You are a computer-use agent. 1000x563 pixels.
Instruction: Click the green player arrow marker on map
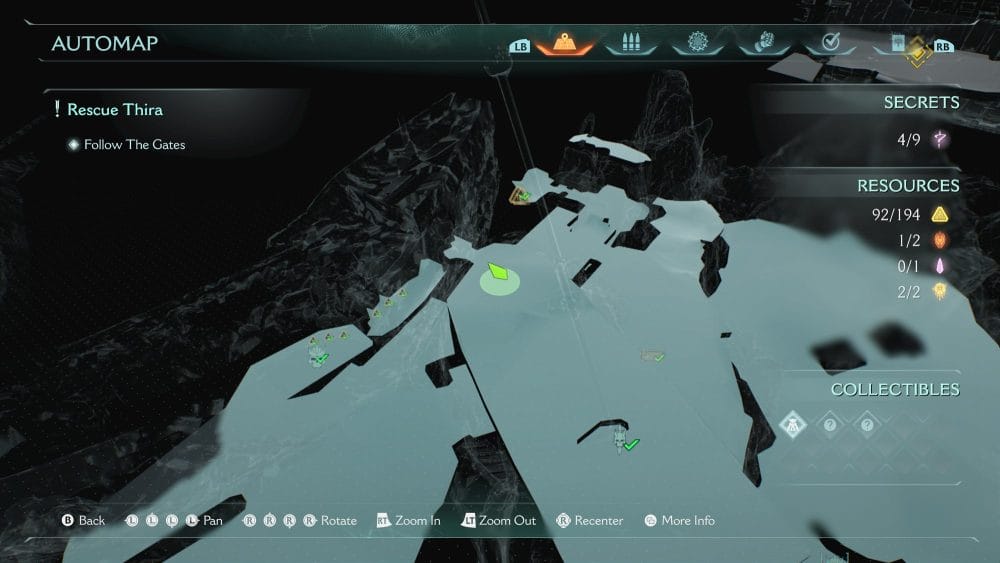(x=499, y=274)
